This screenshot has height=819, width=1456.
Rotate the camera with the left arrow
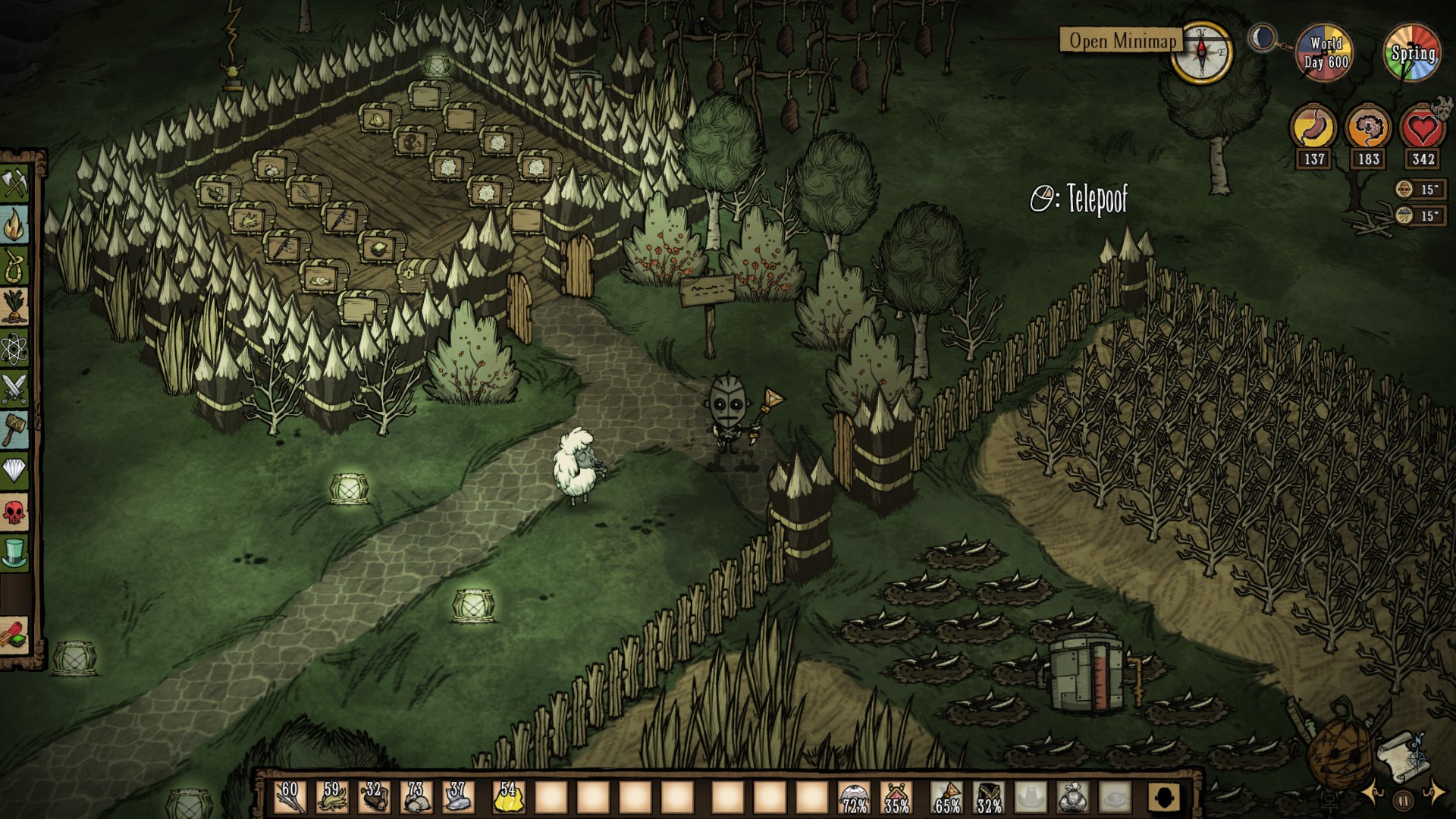[1373, 793]
